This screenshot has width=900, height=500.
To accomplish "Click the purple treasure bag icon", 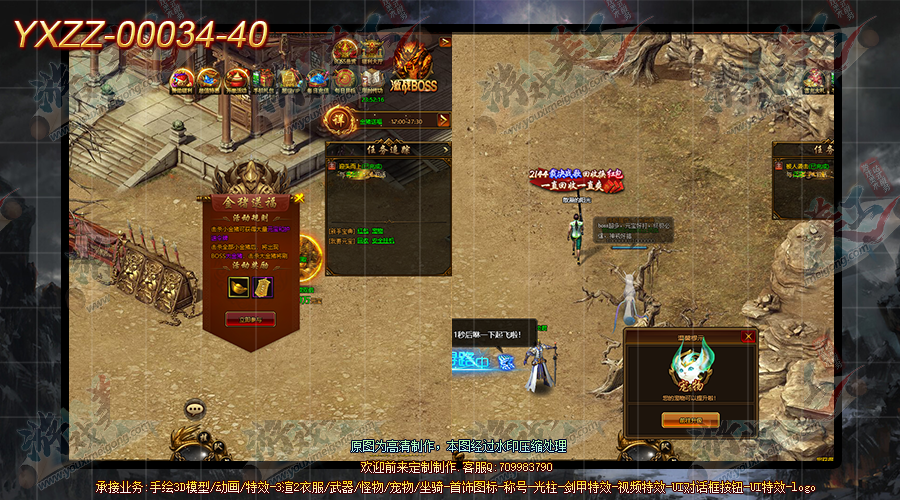I will (182, 80).
